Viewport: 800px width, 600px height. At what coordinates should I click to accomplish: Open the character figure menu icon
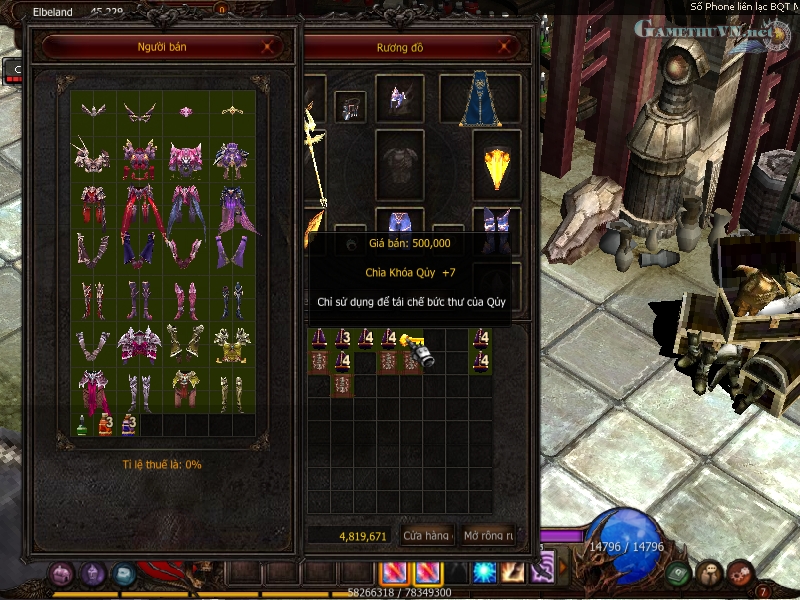tap(709, 573)
